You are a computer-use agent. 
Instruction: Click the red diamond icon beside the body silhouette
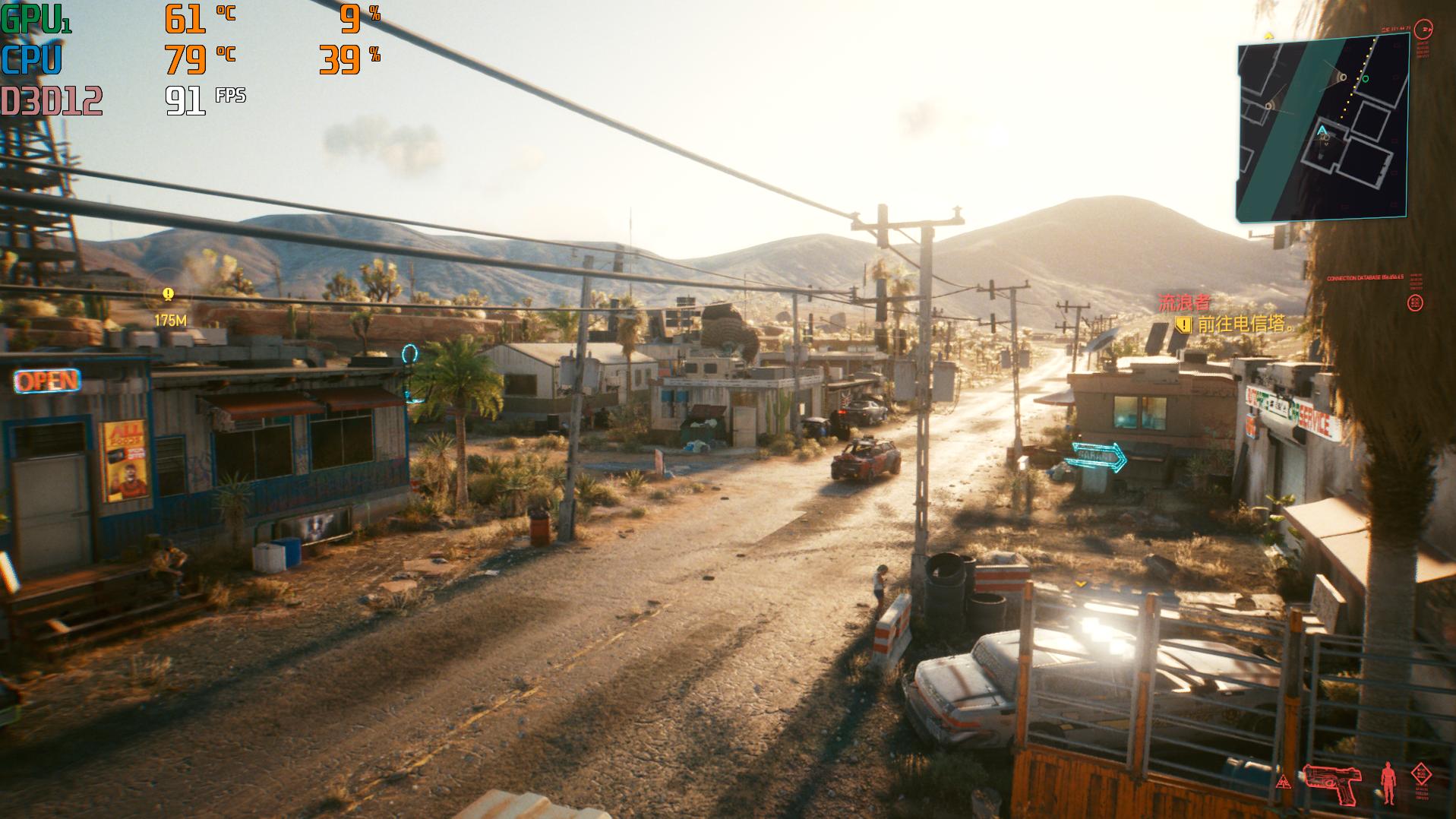(x=1420, y=775)
